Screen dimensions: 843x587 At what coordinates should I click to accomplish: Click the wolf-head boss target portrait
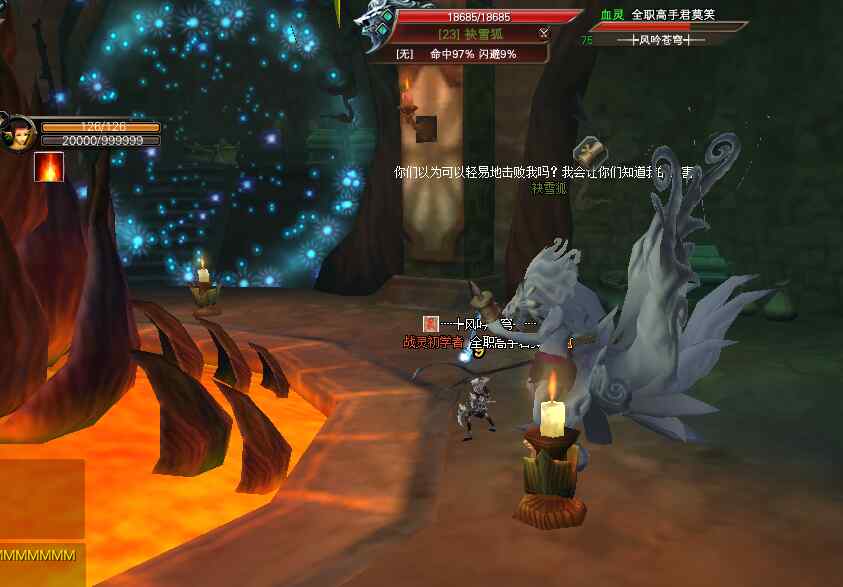click(x=378, y=30)
